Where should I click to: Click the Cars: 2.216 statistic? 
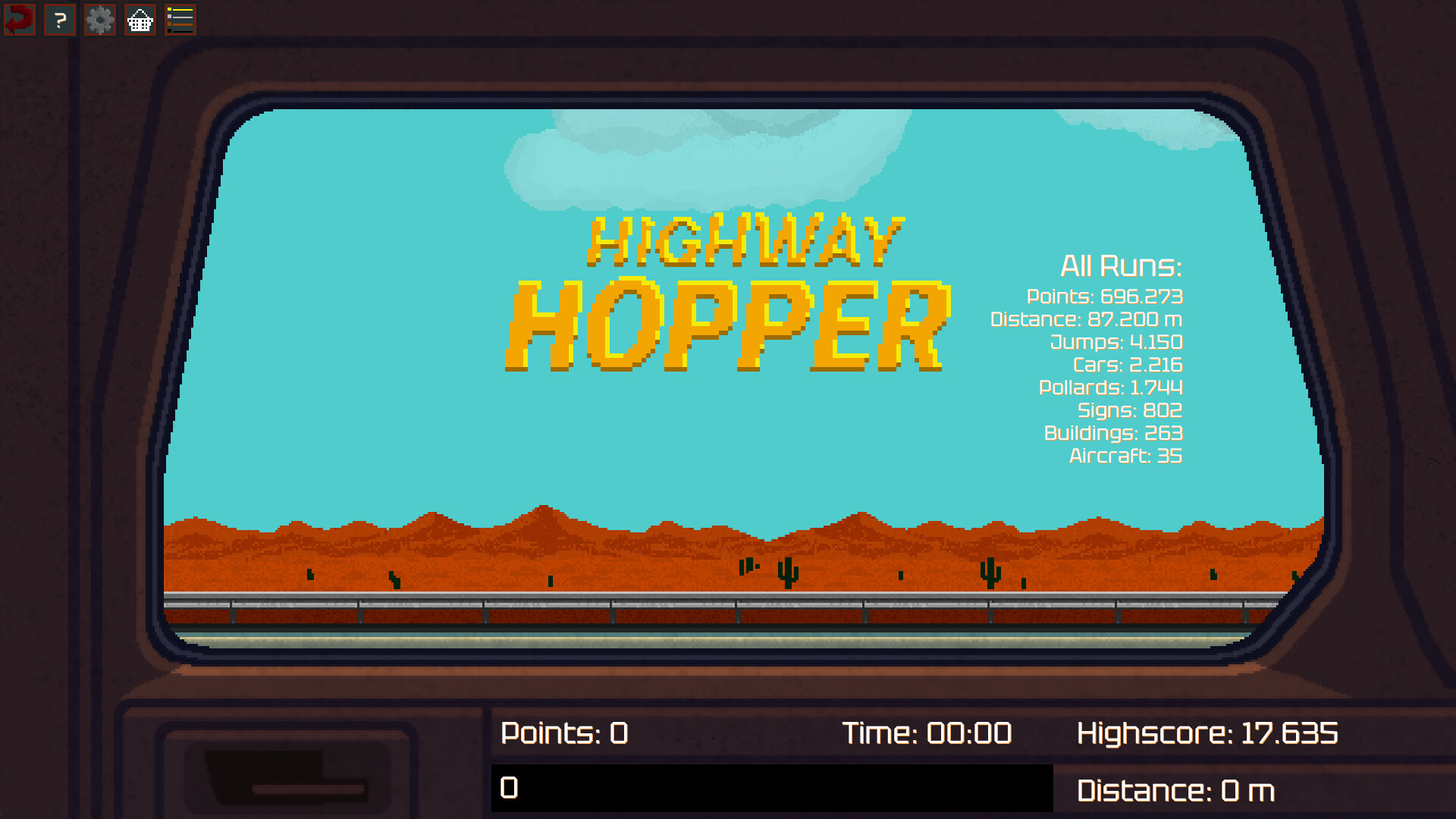(1127, 366)
